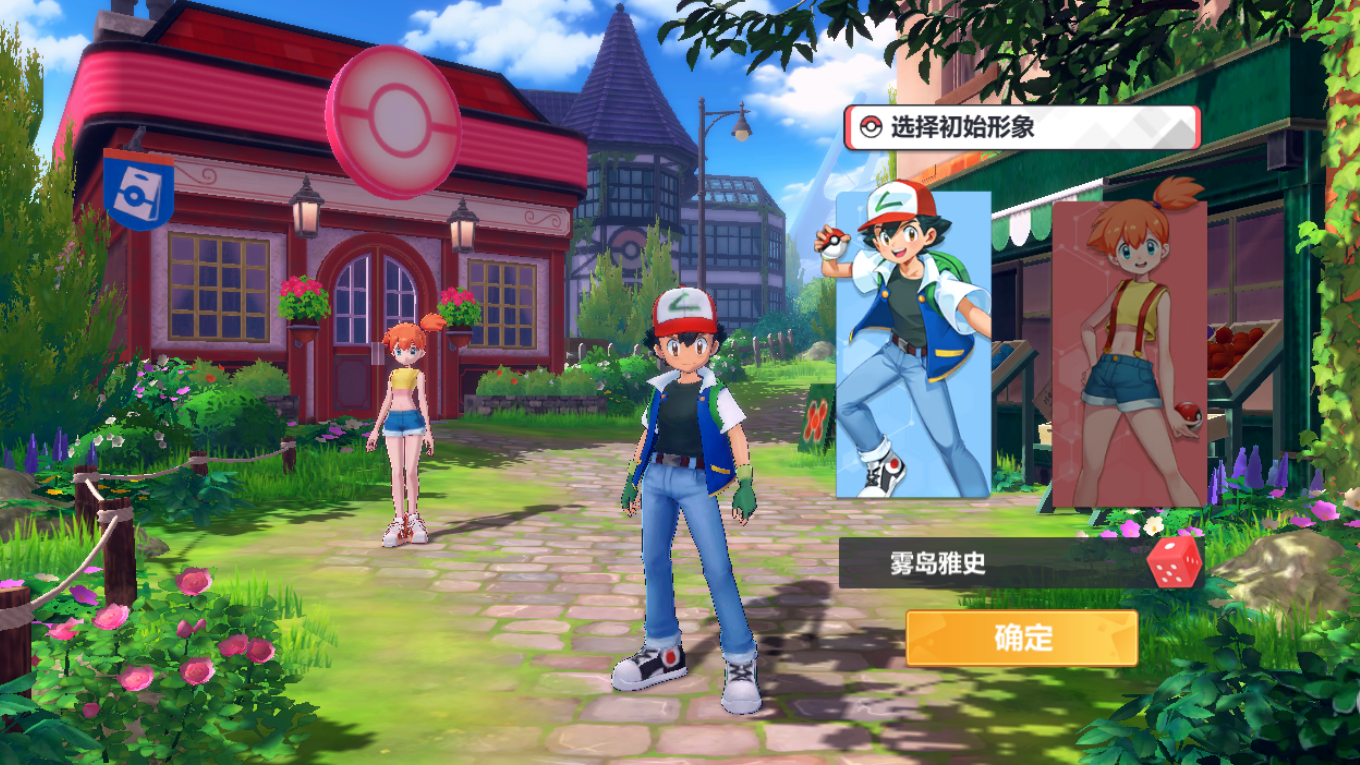Image resolution: width=1360 pixels, height=765 pixels.
Task: Randomize the name with the red dice
Action: coord(1175,562)
